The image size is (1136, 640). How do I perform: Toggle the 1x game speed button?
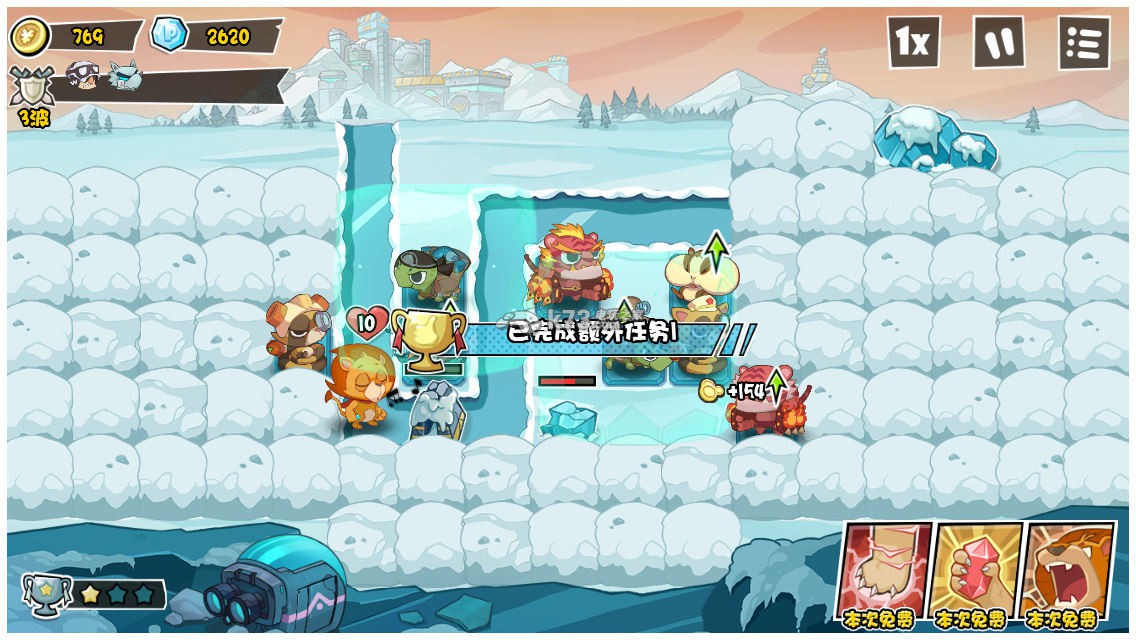click(913, 42)
